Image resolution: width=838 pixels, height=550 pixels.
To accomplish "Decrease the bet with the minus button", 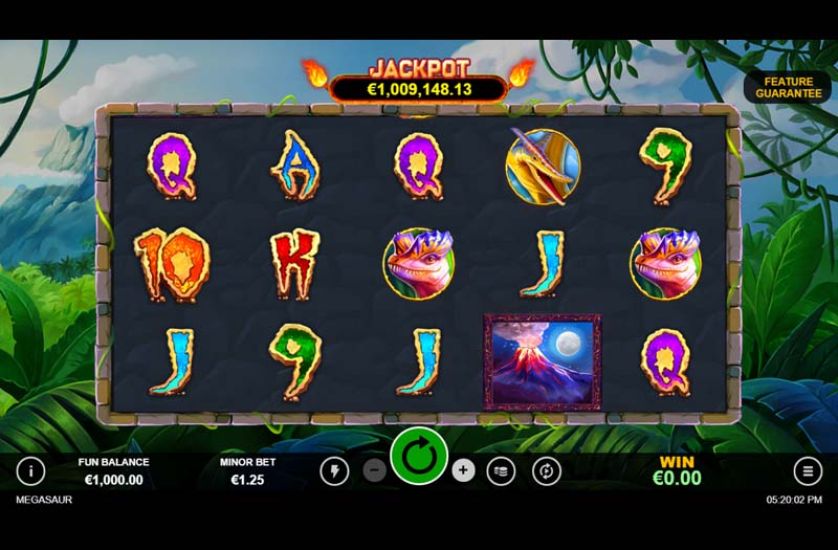I will (x=374, y=470).
